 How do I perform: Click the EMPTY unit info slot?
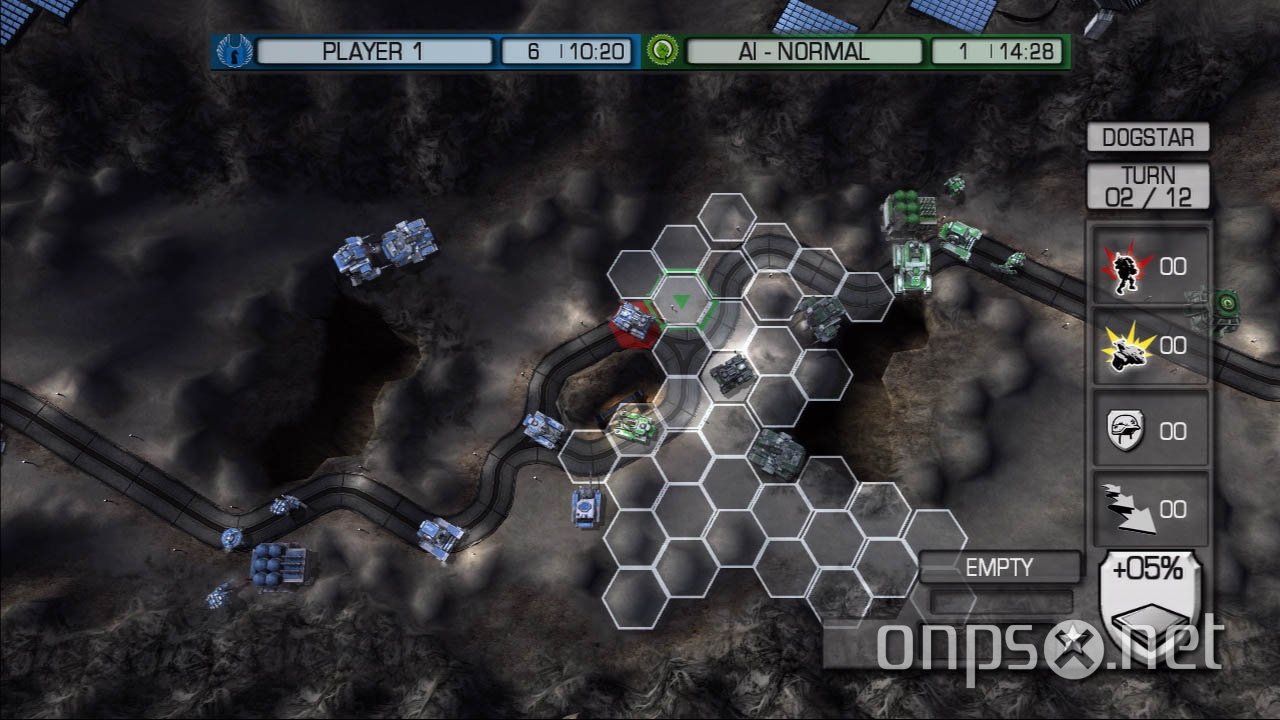tap(999, 566)
